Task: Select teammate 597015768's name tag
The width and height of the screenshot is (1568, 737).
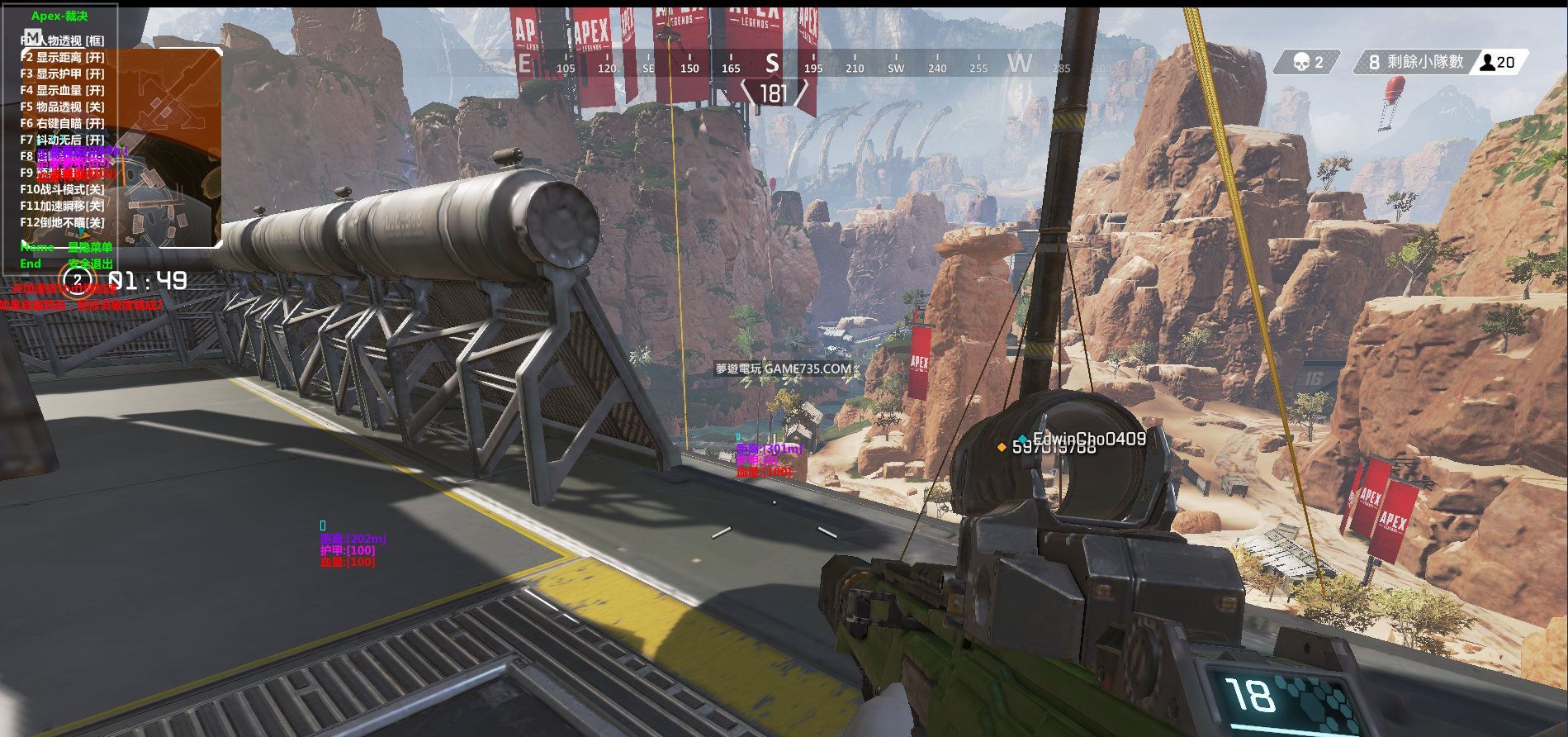Action: pyautogui.click(x=1054, y=447)
